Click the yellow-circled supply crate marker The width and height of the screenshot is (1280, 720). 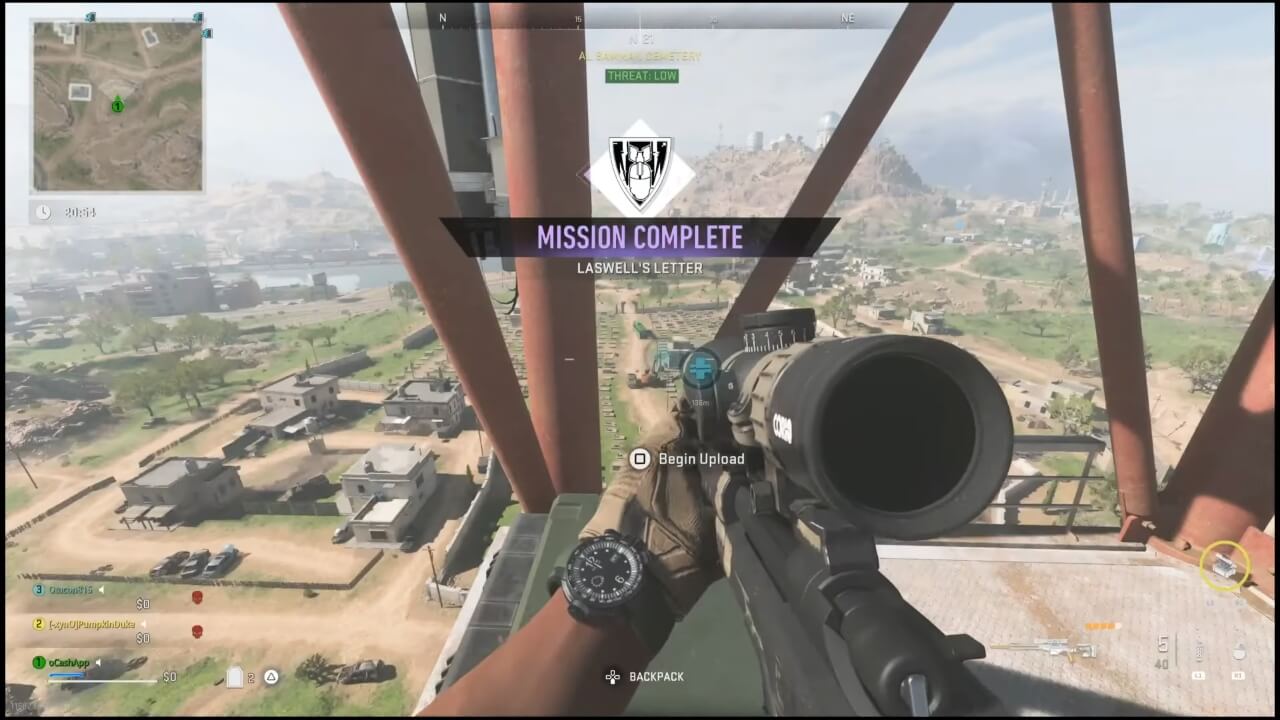[x=1225, y=566]
